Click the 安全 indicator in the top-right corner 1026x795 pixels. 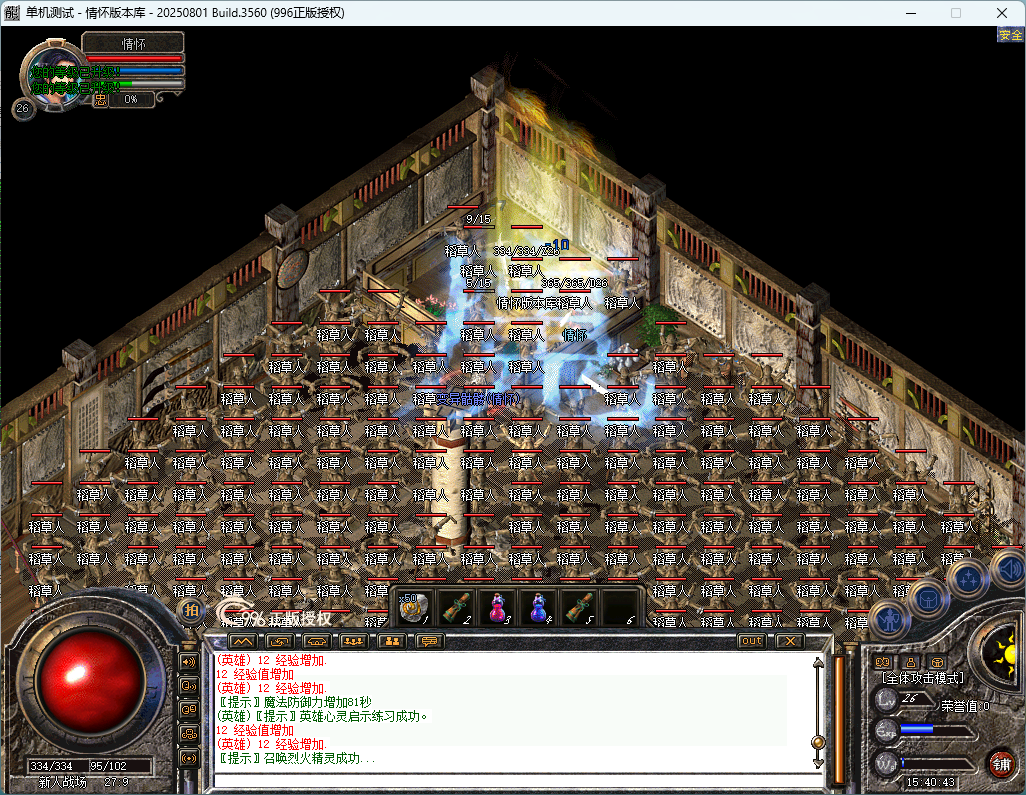point(1010,35)
